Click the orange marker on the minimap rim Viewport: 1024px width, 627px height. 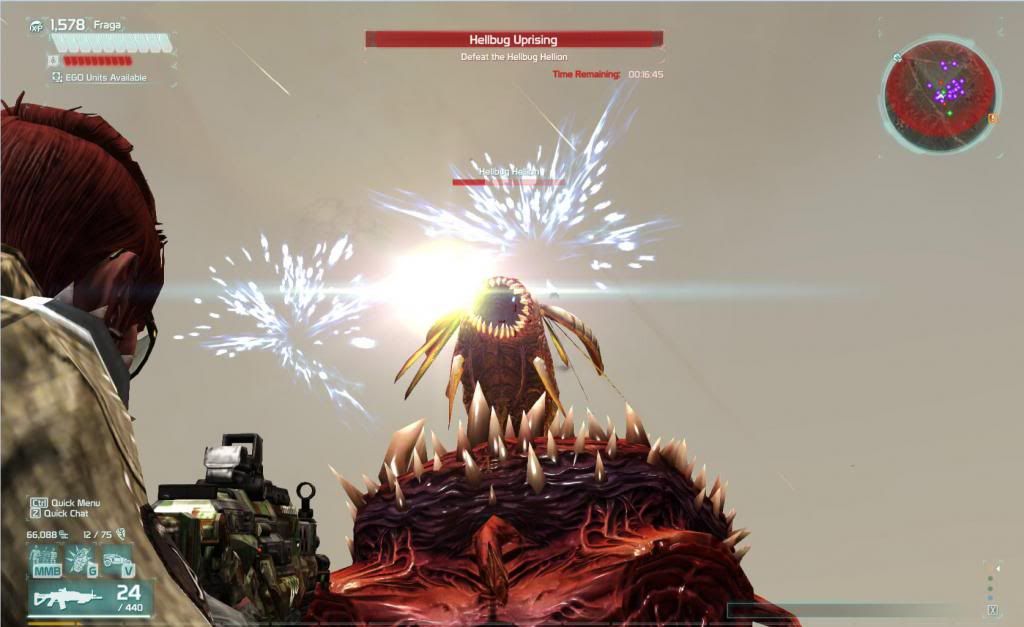(993, 118)
